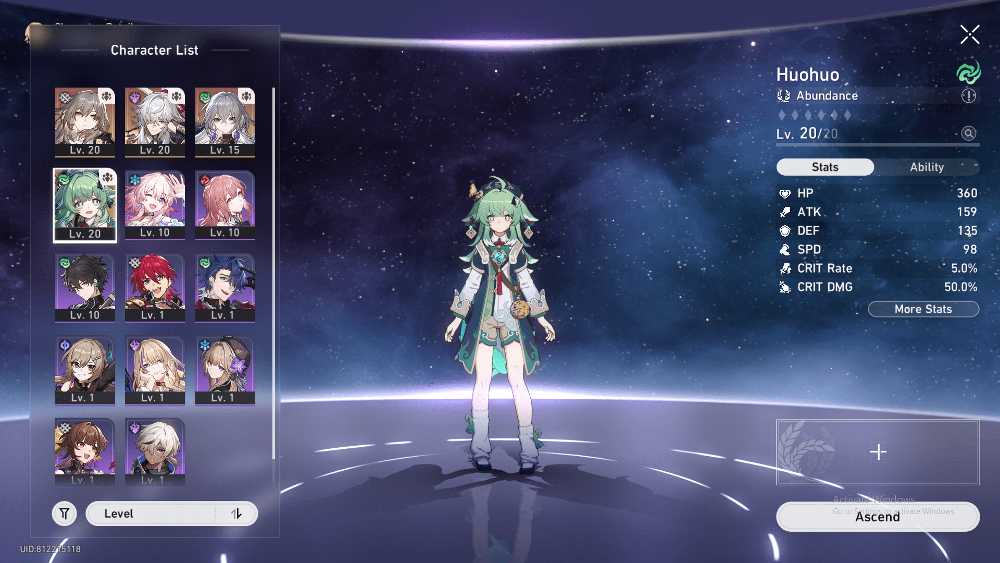Select the pink-haired March 7th ice portrait
The height and width of the screenshot is (563, 1000).
(x=155, y=204)
